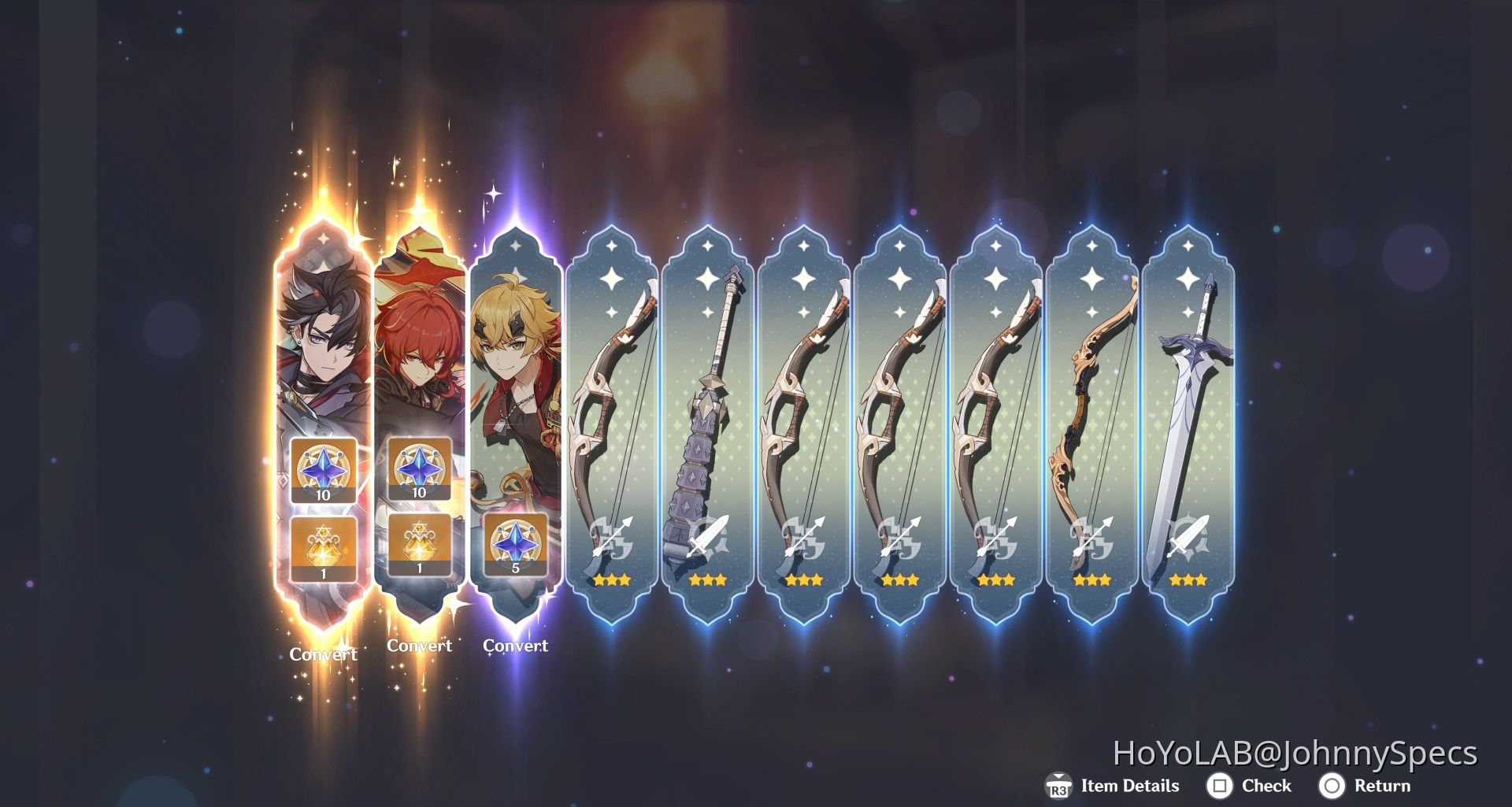Image resolution: width=1512 pixels, height=807 pixels.
Task: Select Return in the bottom control bar
Action: pos(1382,786)
